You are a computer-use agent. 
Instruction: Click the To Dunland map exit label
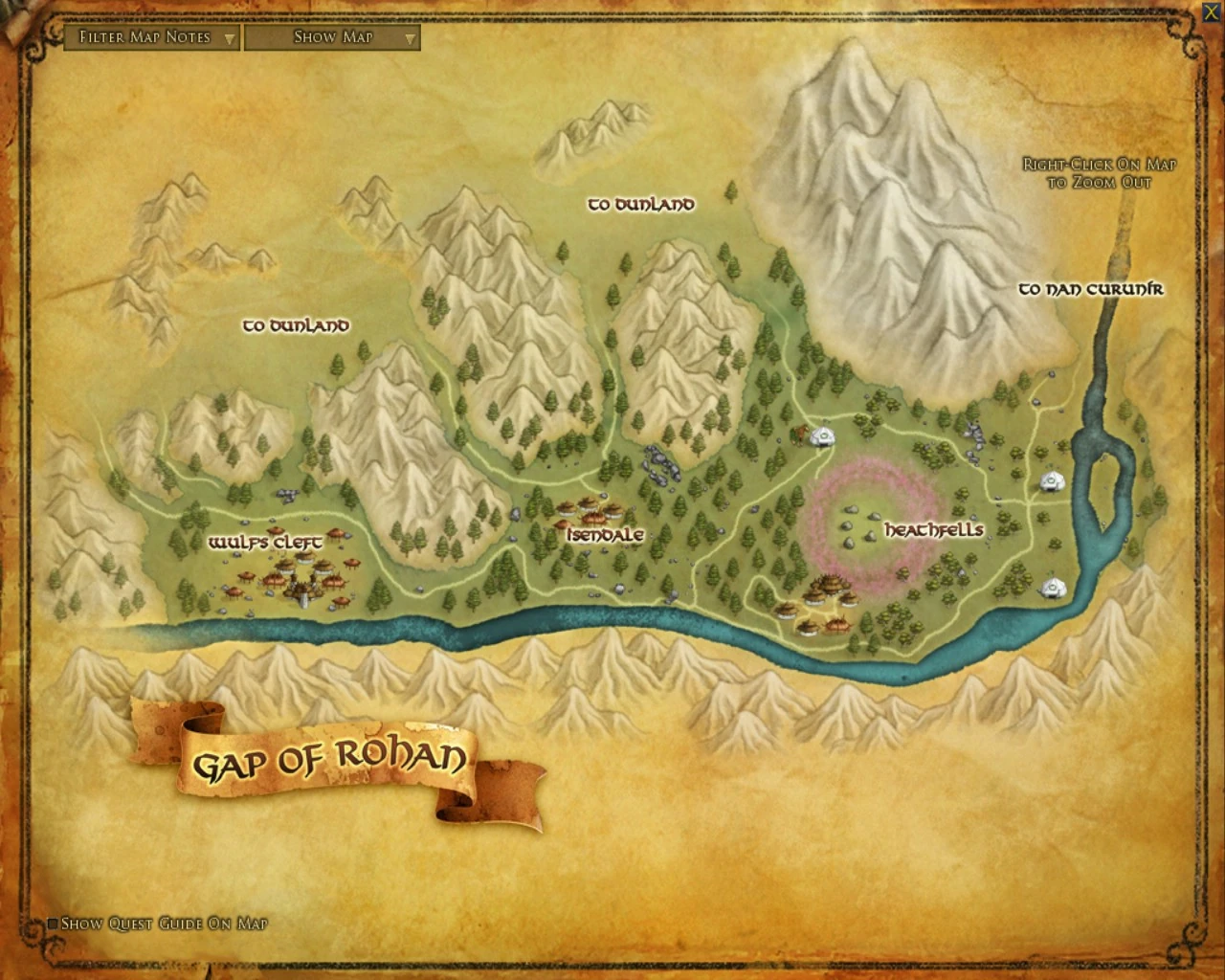pos(642,203)
